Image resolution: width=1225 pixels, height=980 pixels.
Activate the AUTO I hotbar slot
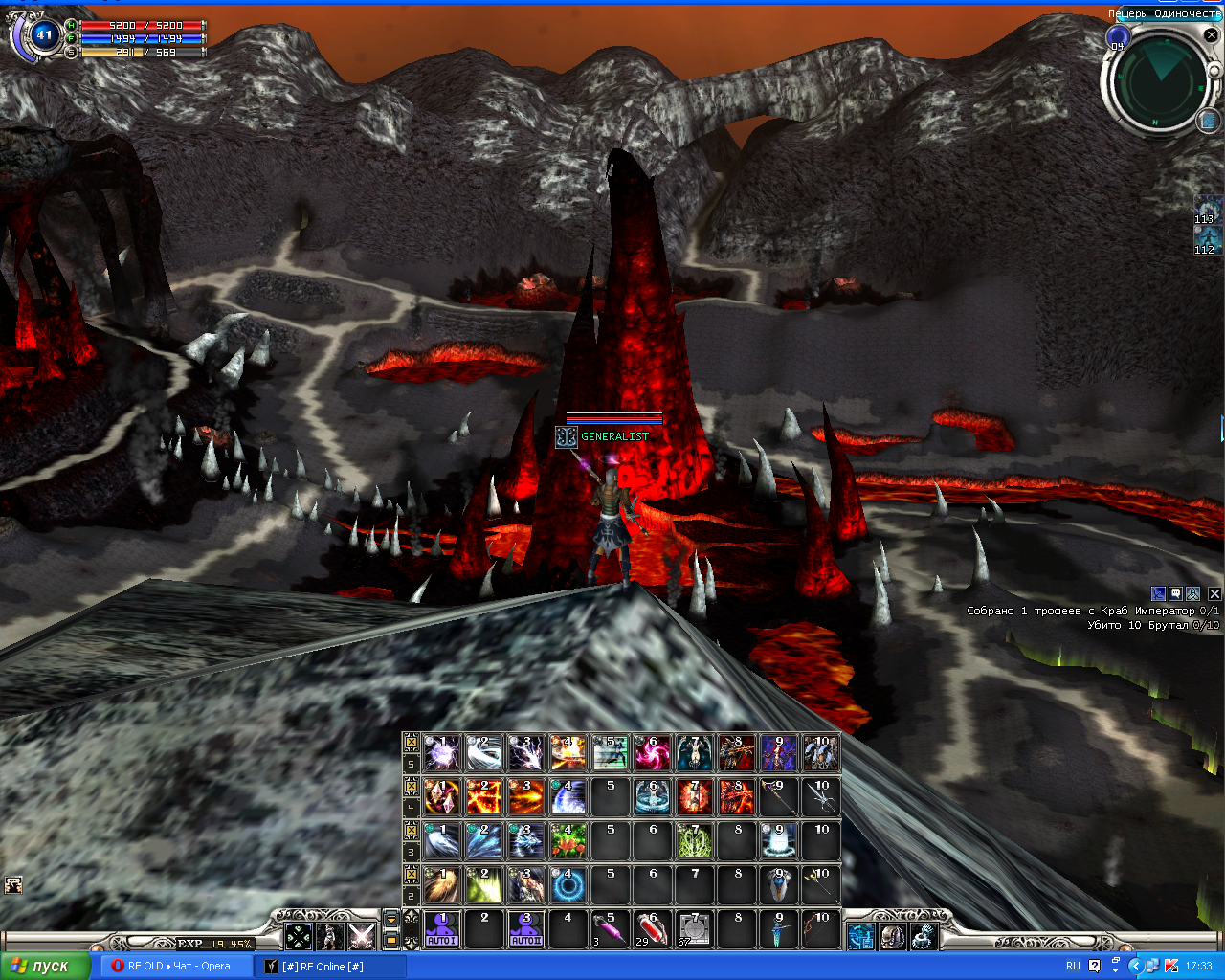[442, 929]
